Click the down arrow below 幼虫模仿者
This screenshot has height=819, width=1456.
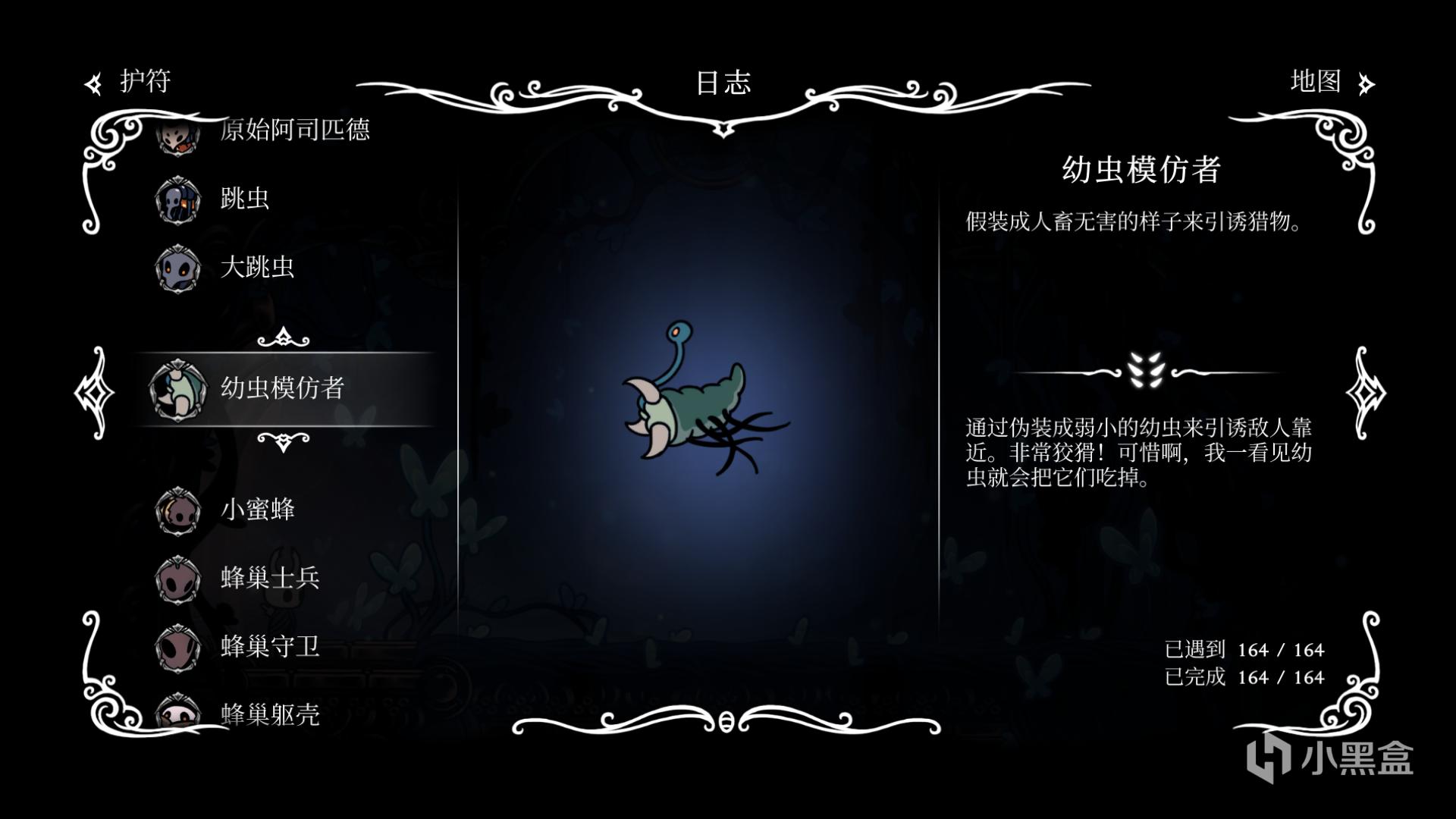click(284, 441)
